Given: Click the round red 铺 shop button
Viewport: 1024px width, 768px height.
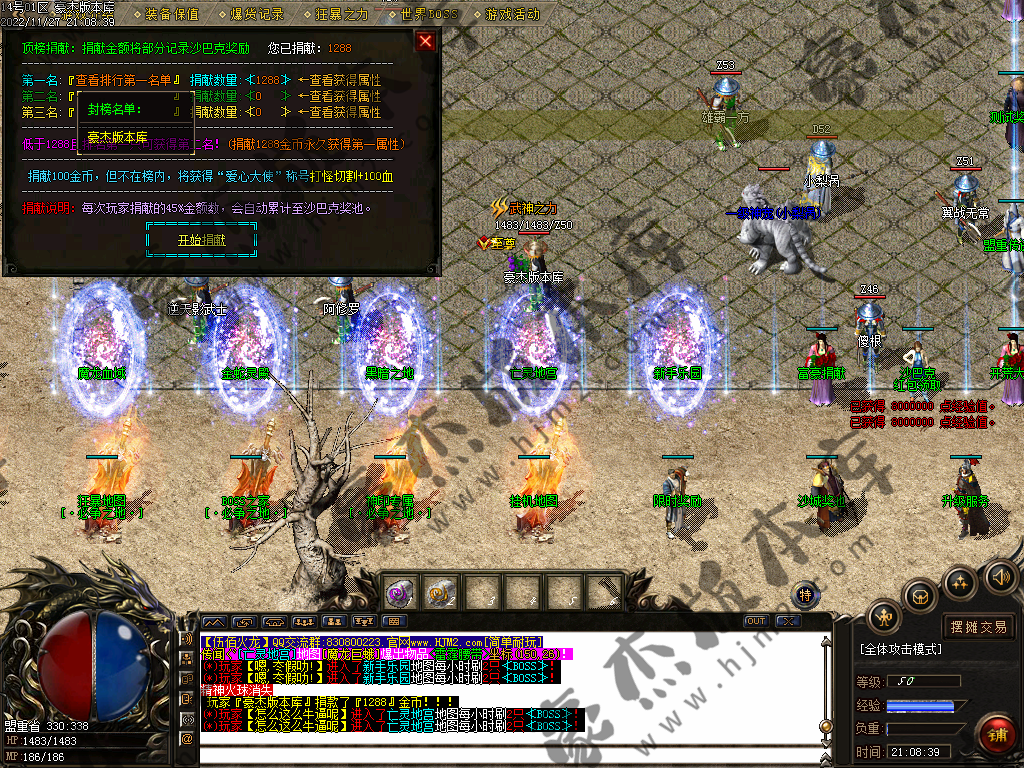Looking at the screenshot, I should click(995, 734).
